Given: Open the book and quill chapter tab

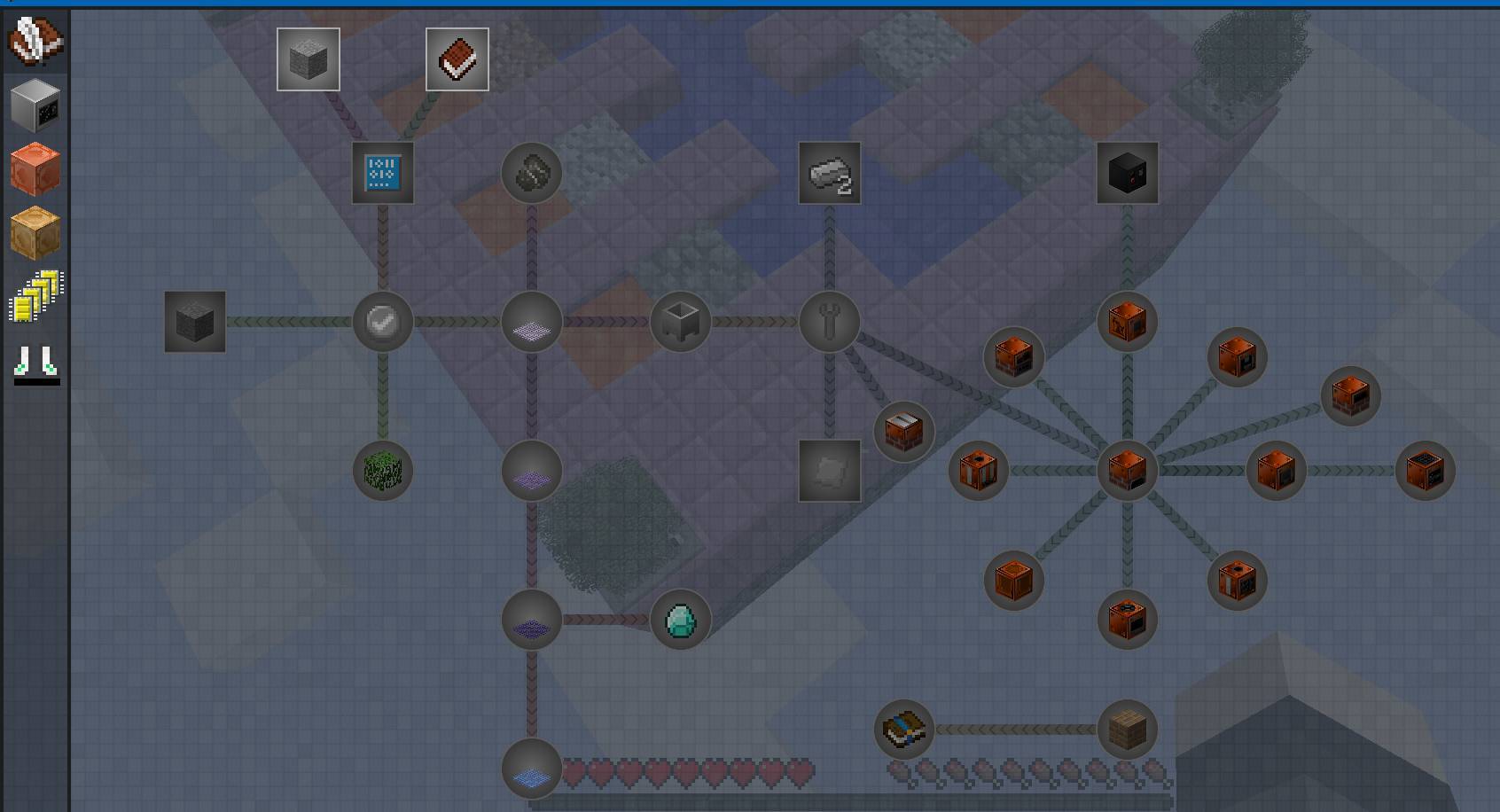Looking at the screenshot, I should (x=35, y=41).
